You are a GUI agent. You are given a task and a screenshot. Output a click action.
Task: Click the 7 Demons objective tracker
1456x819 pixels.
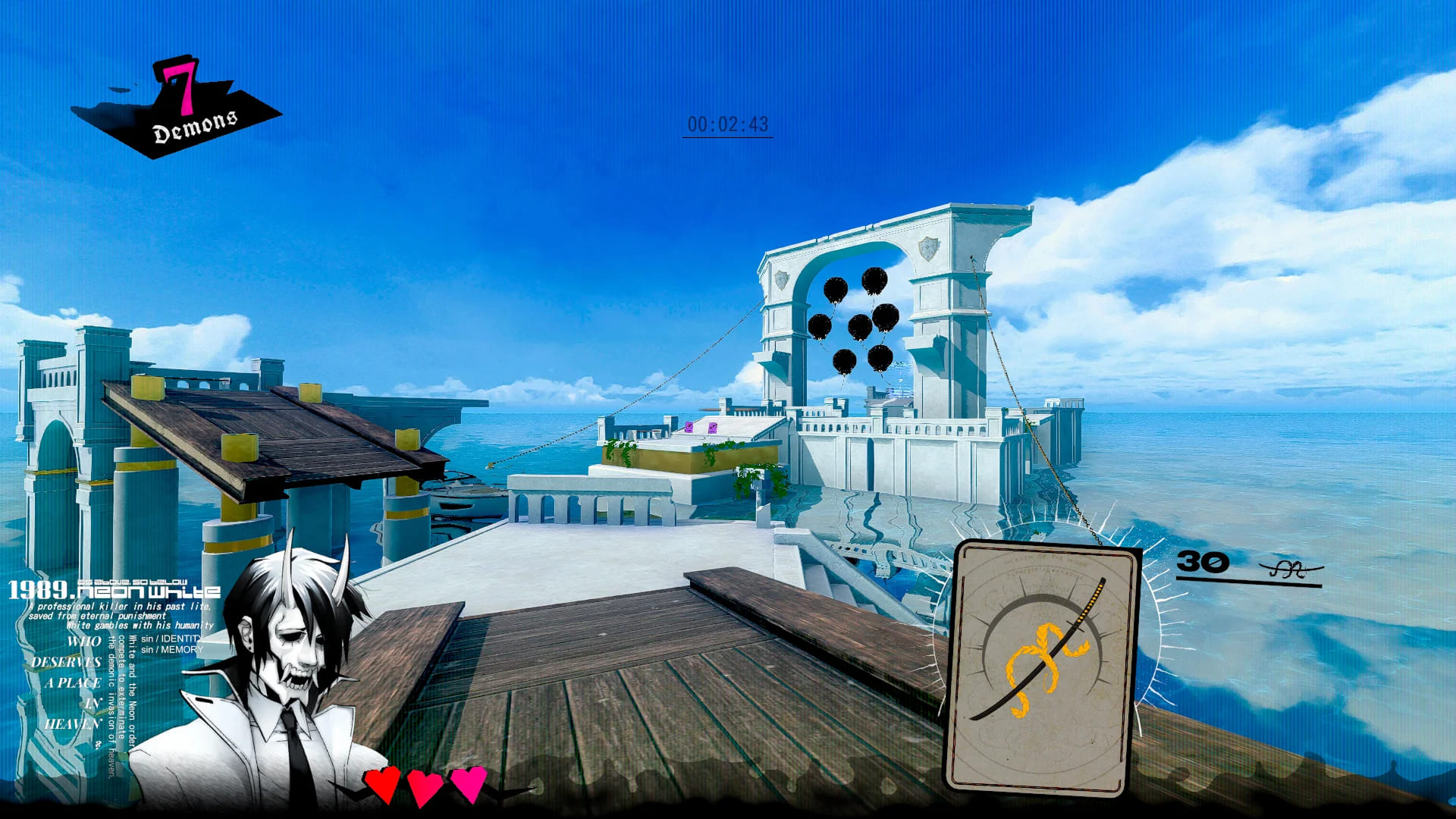[x=179, y=108]
